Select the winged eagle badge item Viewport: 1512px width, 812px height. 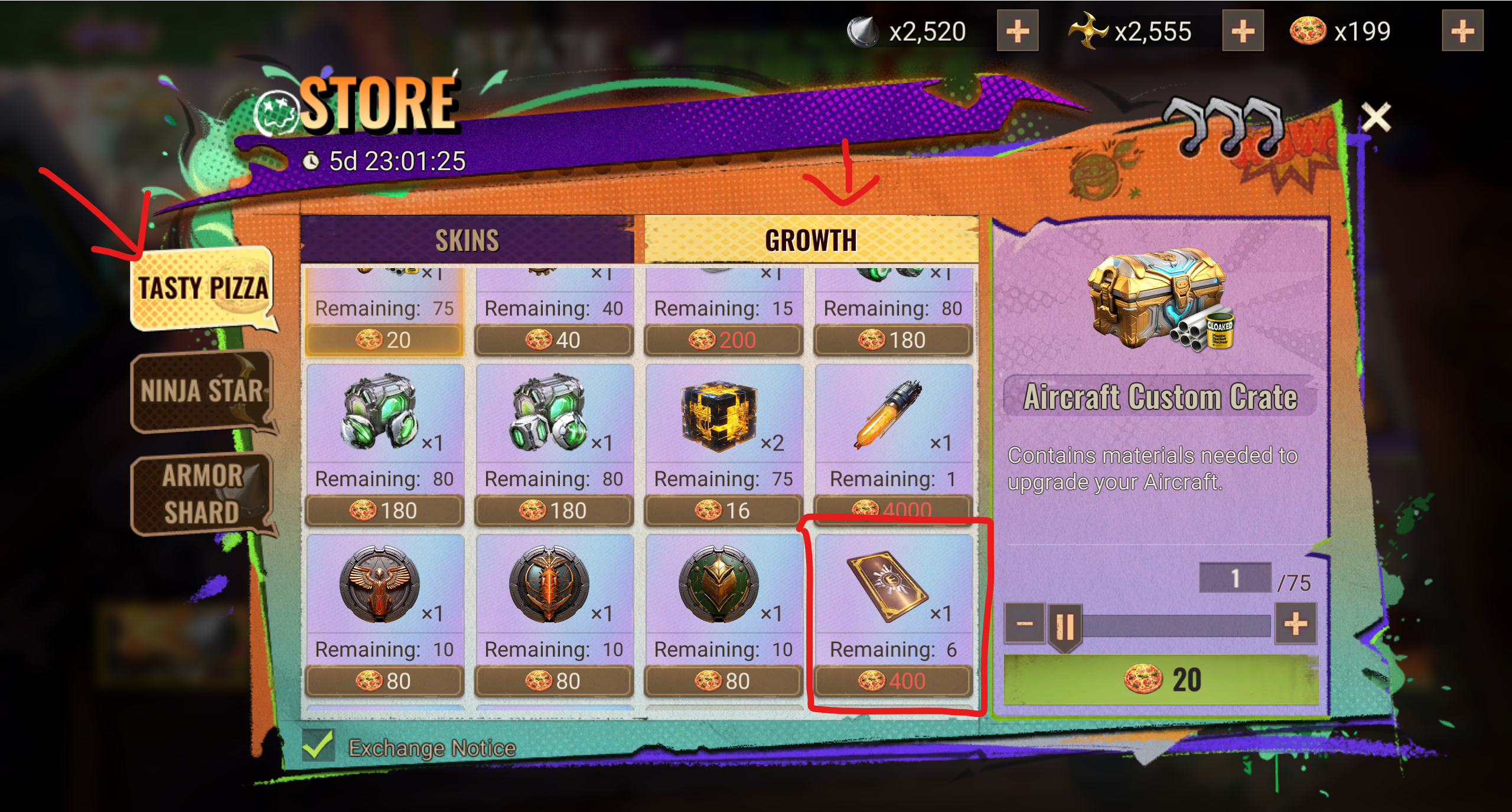pyautogui.click(x=384, y=614)
